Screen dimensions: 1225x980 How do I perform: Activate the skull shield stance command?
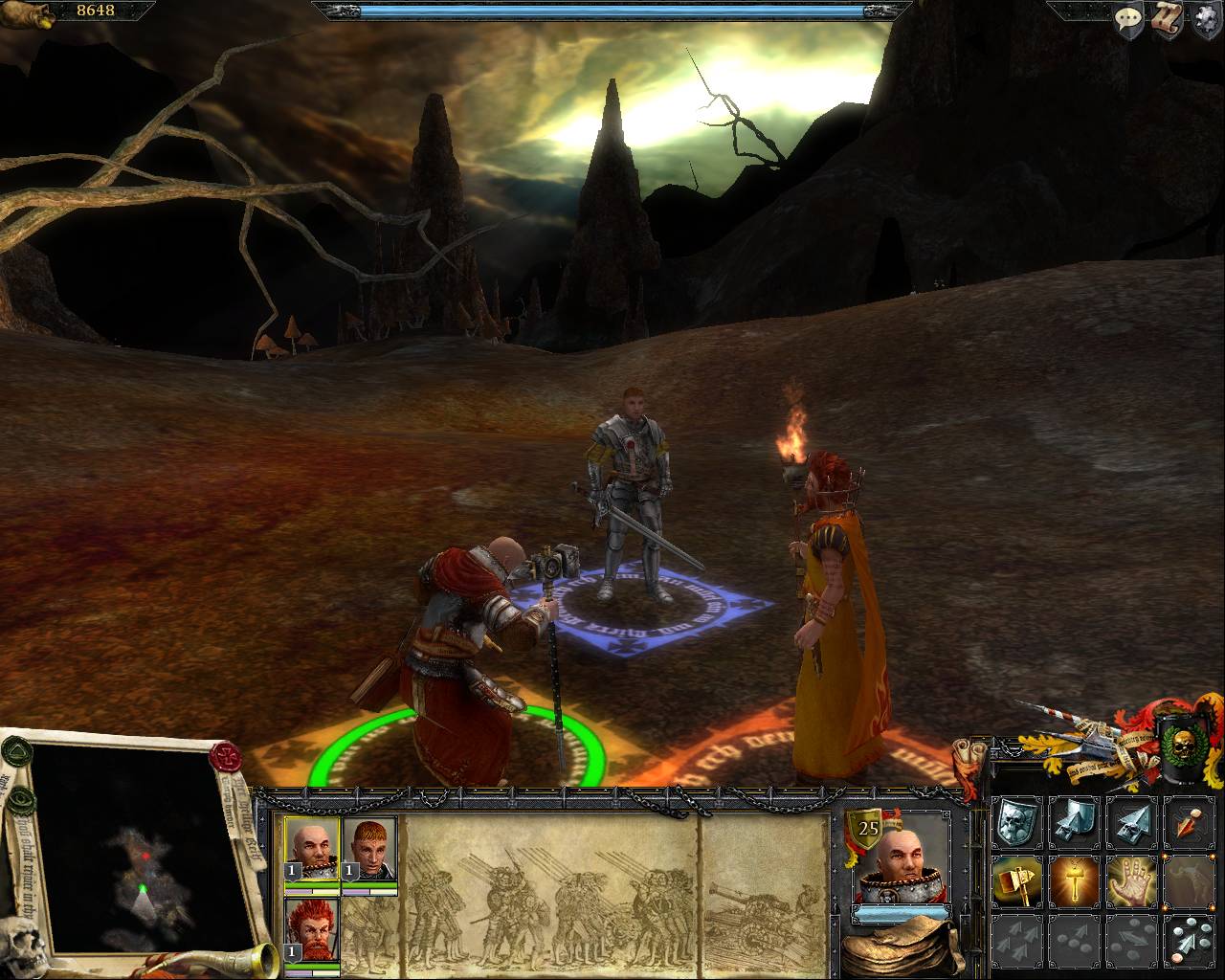[1016, 822]
